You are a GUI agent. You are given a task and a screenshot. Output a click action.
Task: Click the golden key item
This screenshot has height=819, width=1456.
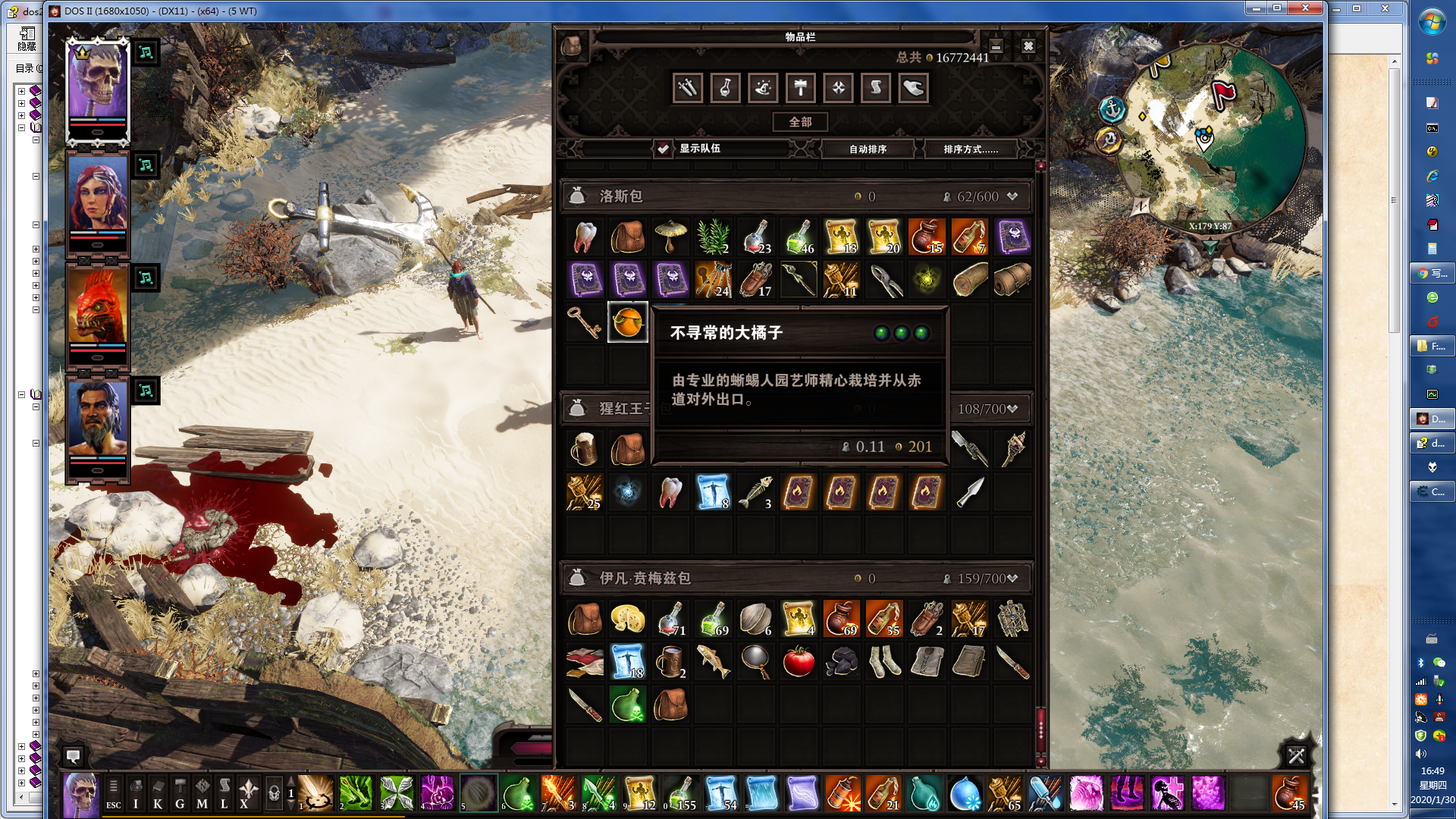(x=585, y=322)
